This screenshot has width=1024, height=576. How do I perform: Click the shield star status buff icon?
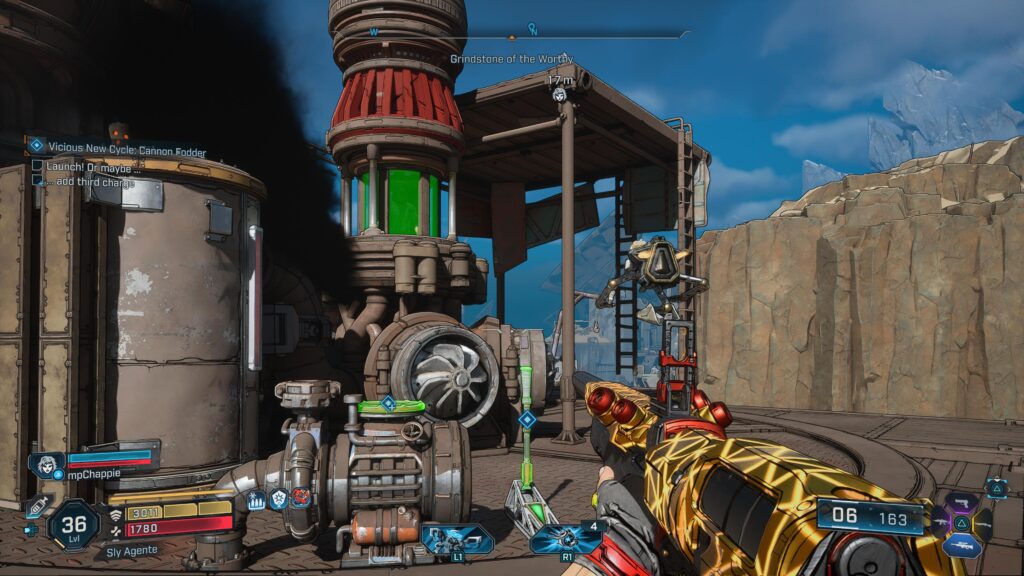278,499
